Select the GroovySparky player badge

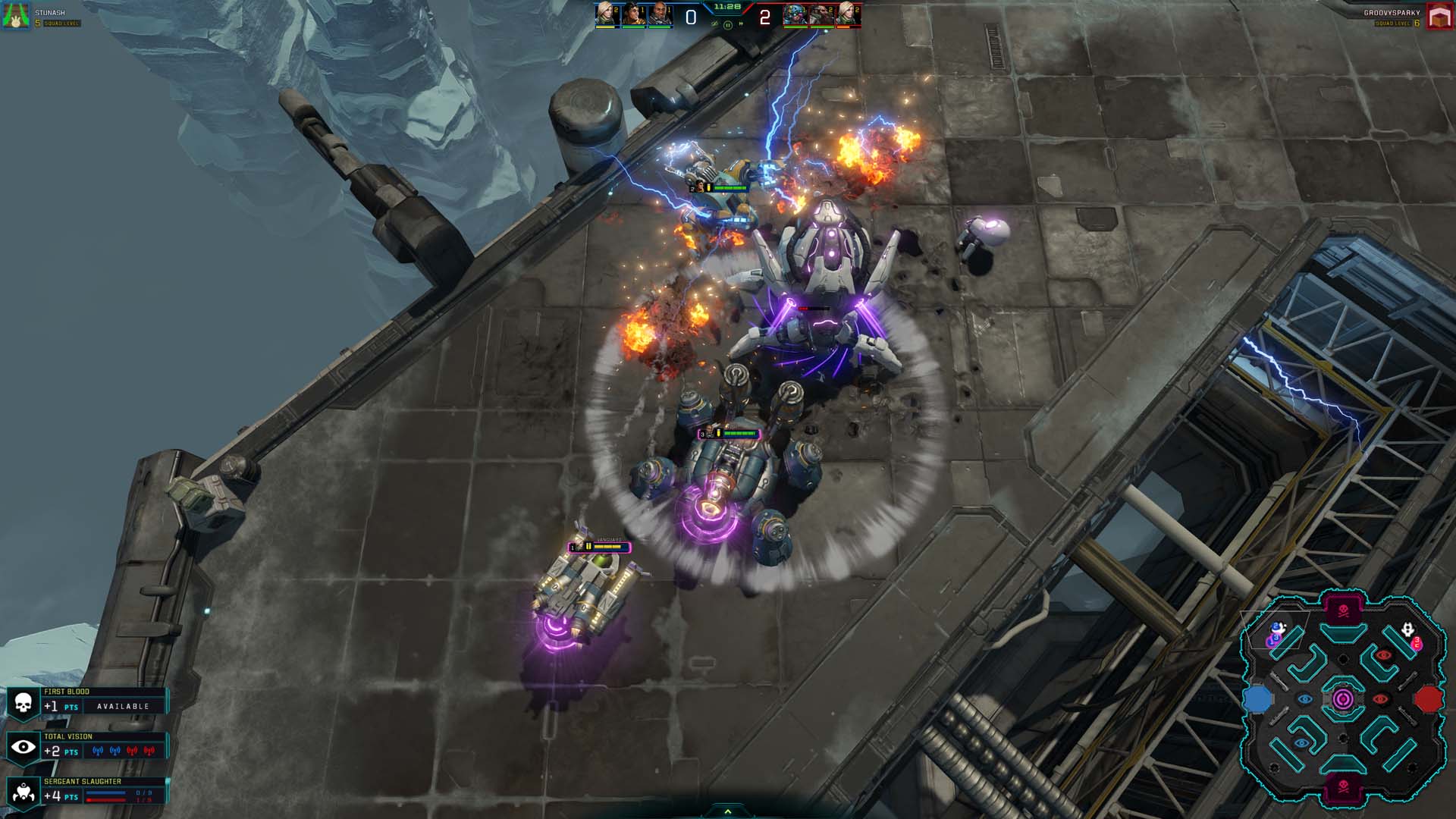tap(1439, 16)
